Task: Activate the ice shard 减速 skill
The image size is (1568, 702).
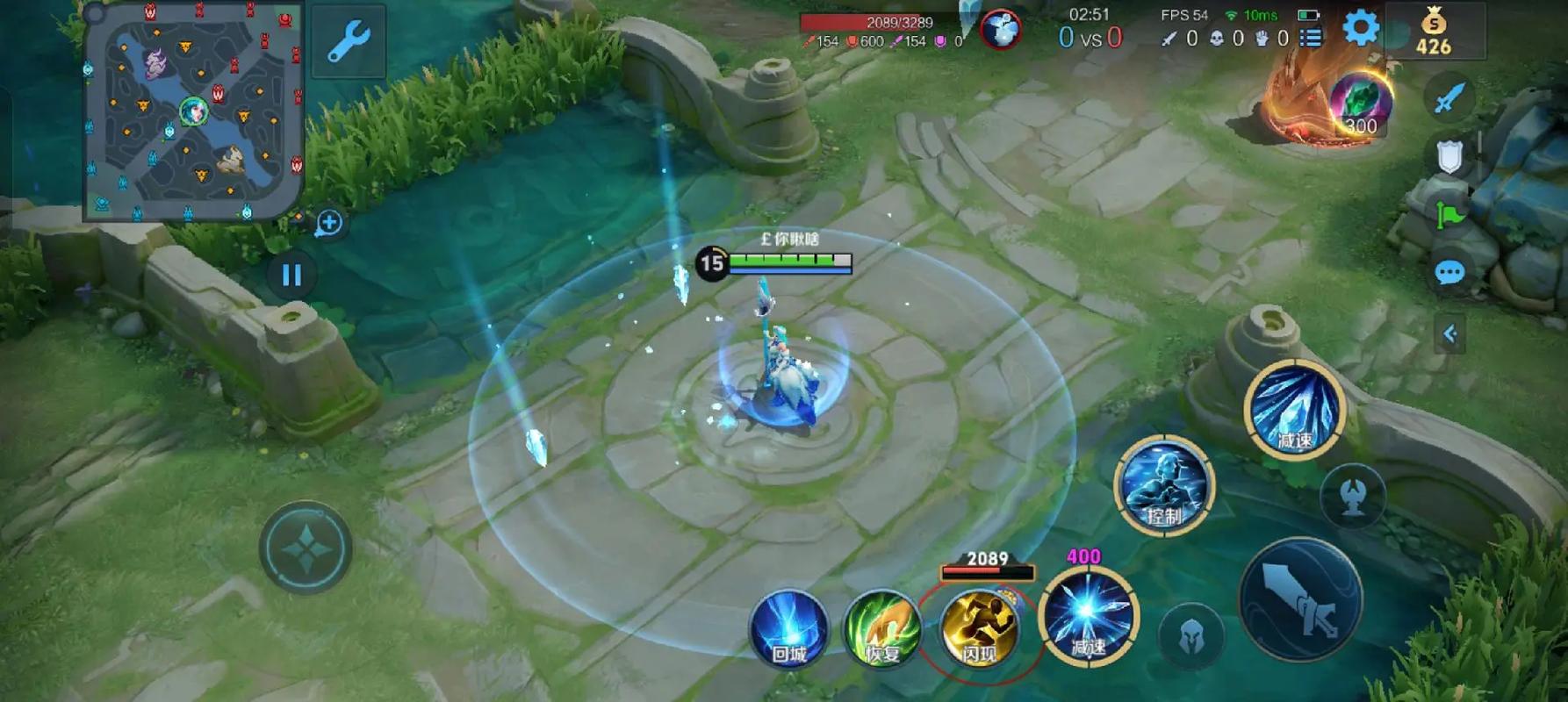Action: click(1294, 409)
